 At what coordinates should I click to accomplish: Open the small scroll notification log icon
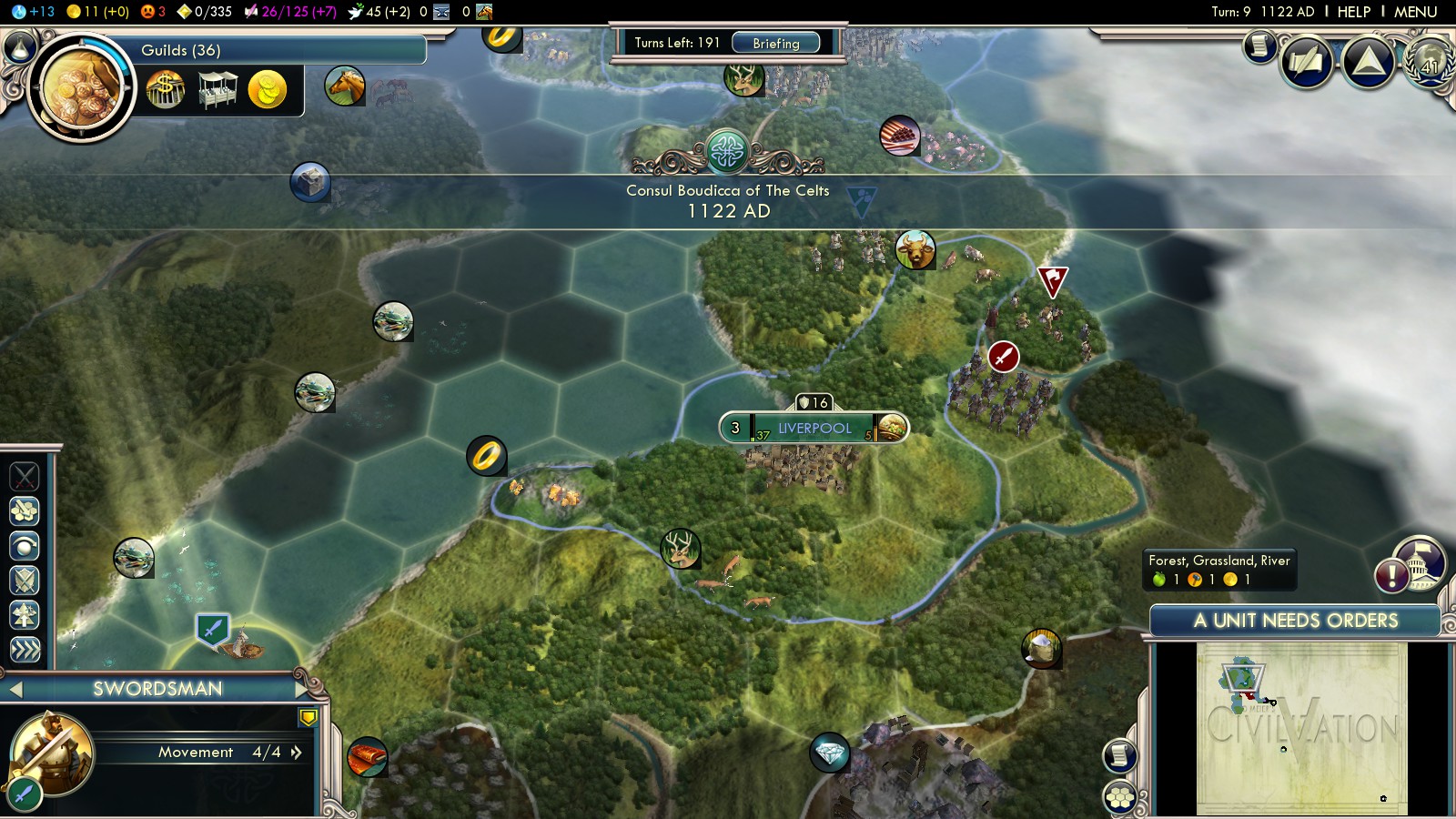click(x=1260, y=45)
